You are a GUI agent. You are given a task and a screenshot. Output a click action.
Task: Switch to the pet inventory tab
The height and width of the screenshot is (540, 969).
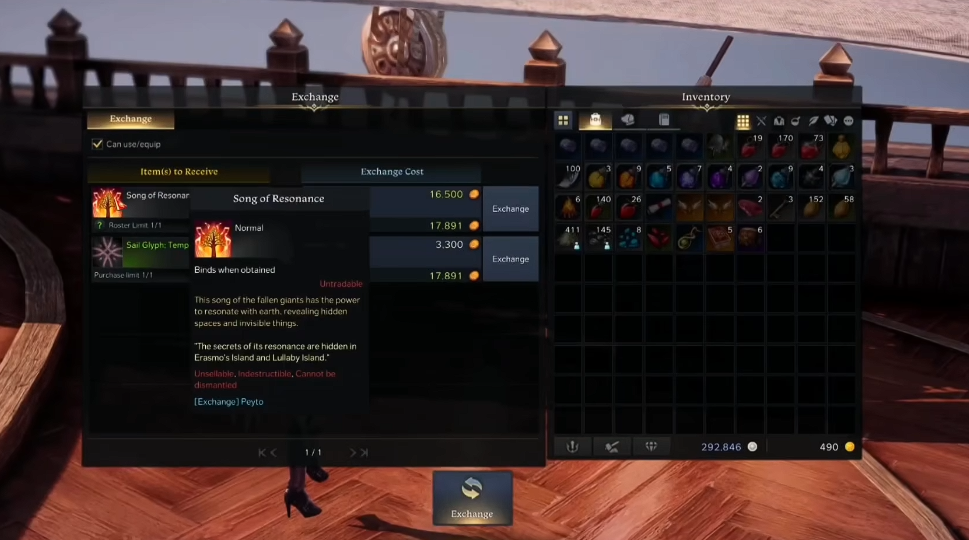point(627,121)
